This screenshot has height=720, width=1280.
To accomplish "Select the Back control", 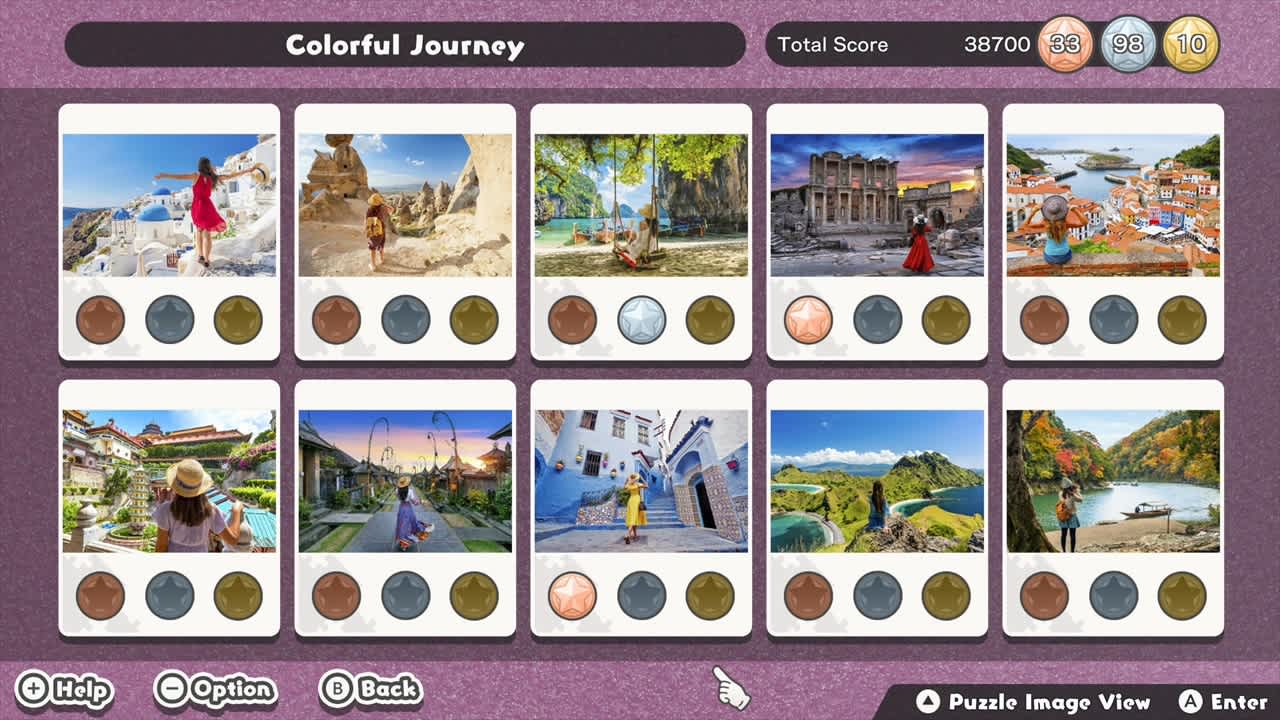I will (370, 689).
